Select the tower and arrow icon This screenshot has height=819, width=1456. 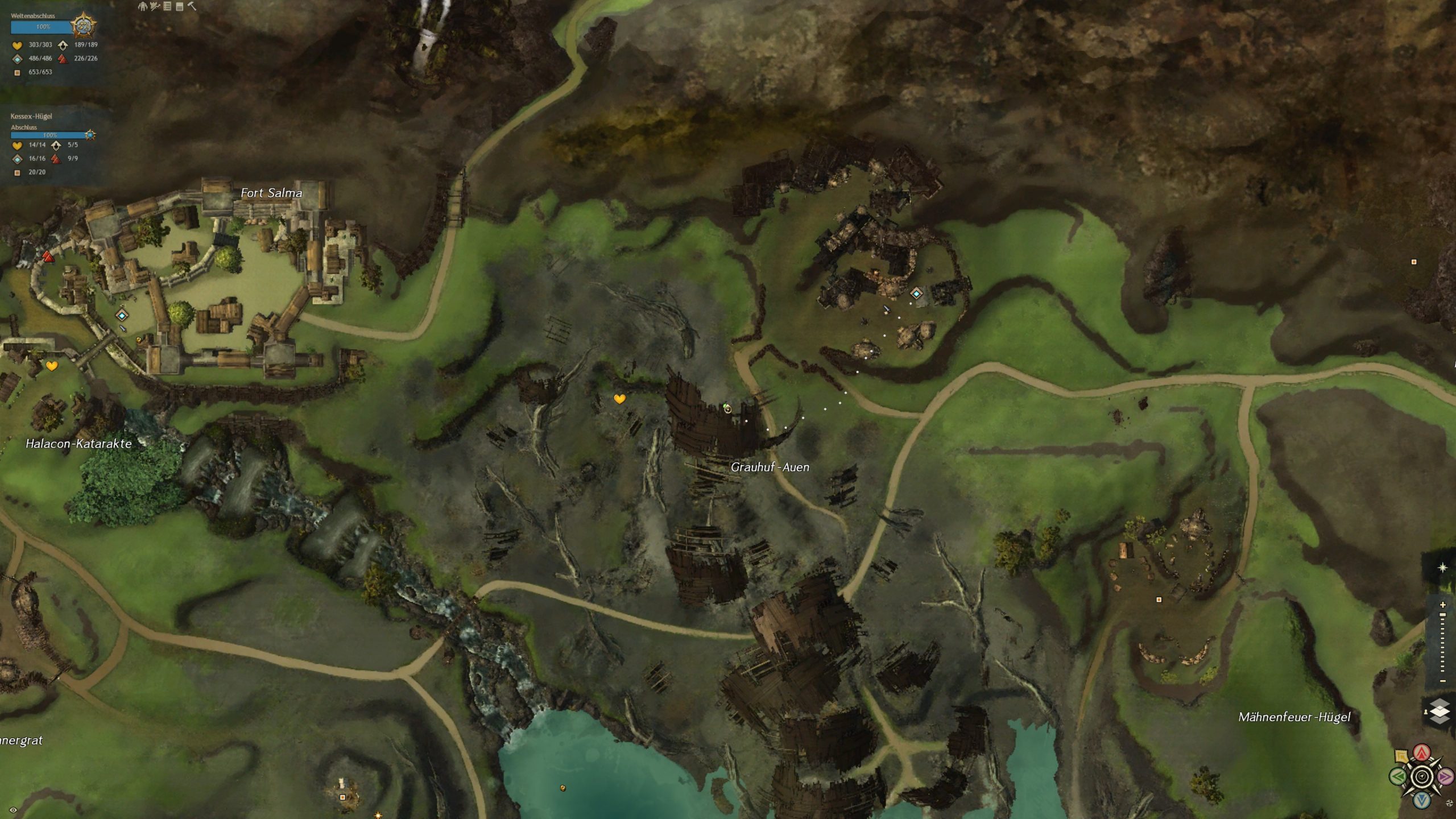point(155,6)
